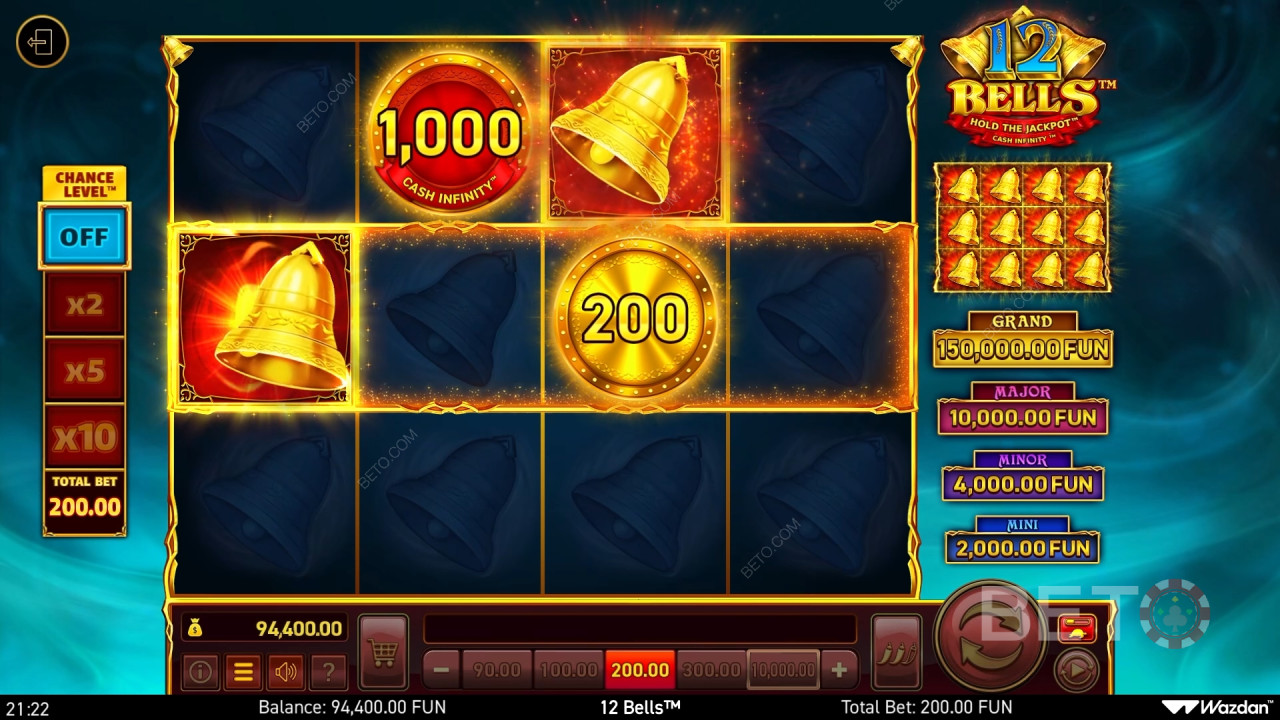Toggle the Chance Level OFF button
This screenshot has width=1280, height=720.
pyautogui.click(x=84, y=237)
